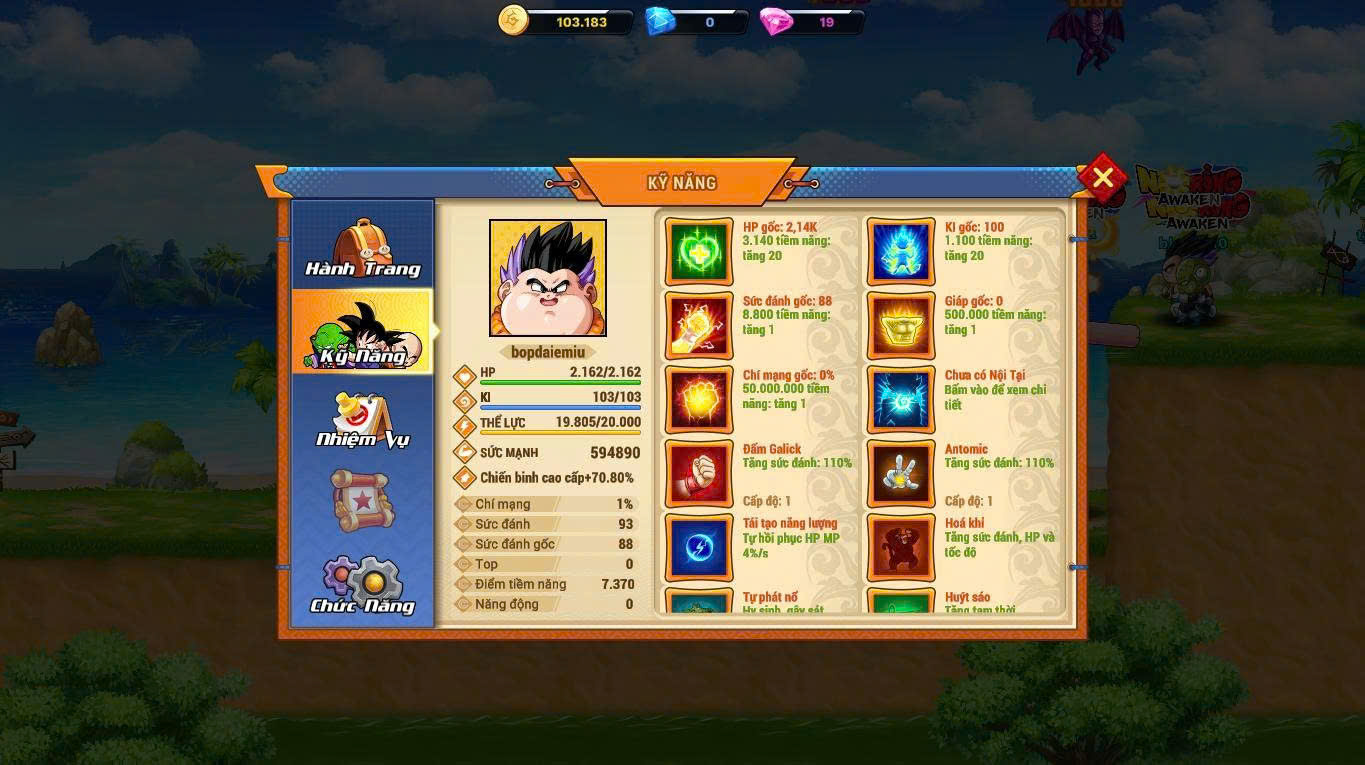Viewport: 1365px width, 765px height.
Task: Open the Tái tạo năng lượng skill
Action: coord(699,547)
